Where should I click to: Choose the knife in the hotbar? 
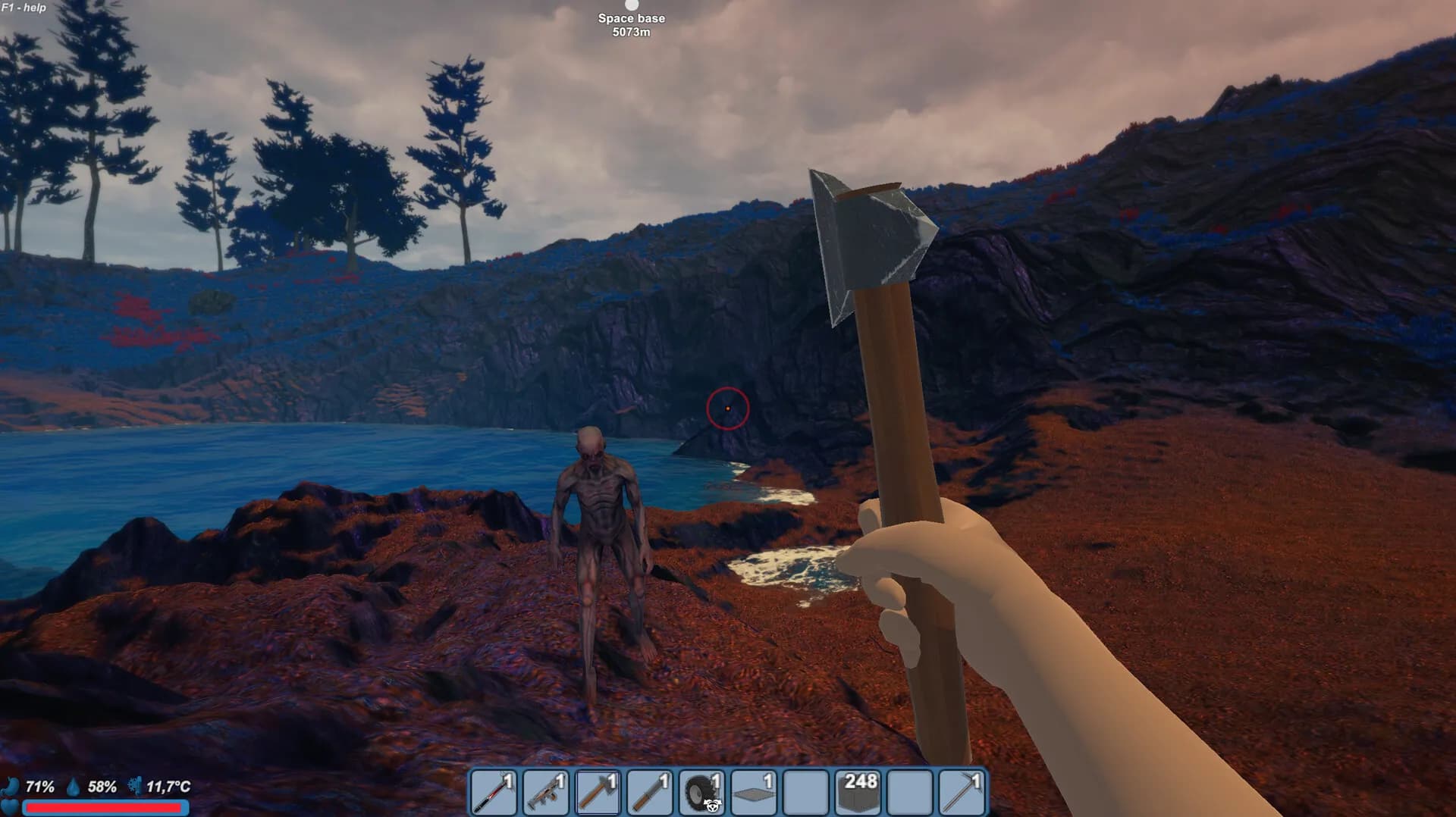[650, 793]
